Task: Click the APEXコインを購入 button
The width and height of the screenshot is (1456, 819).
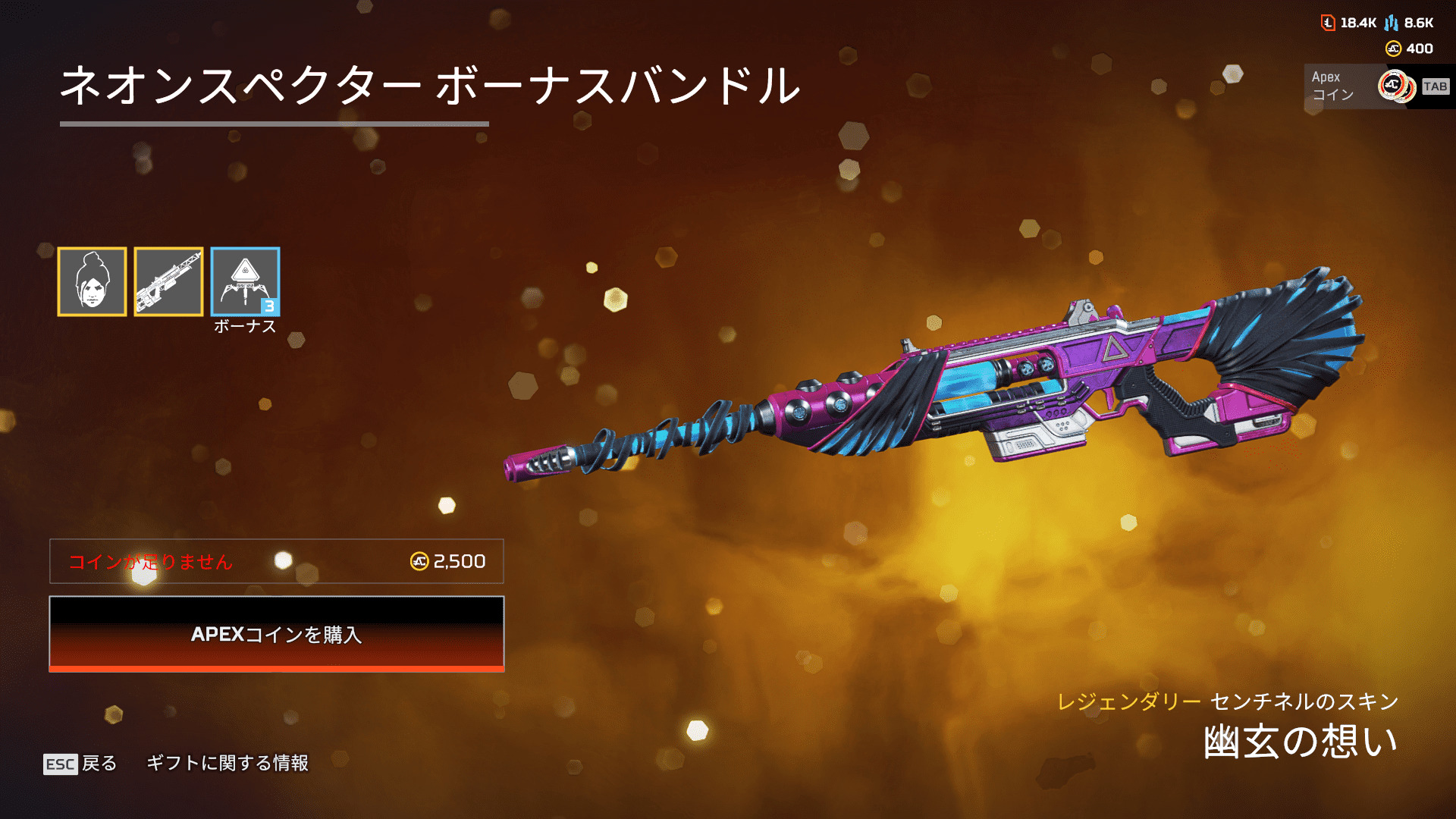Action: coord(277,634)
